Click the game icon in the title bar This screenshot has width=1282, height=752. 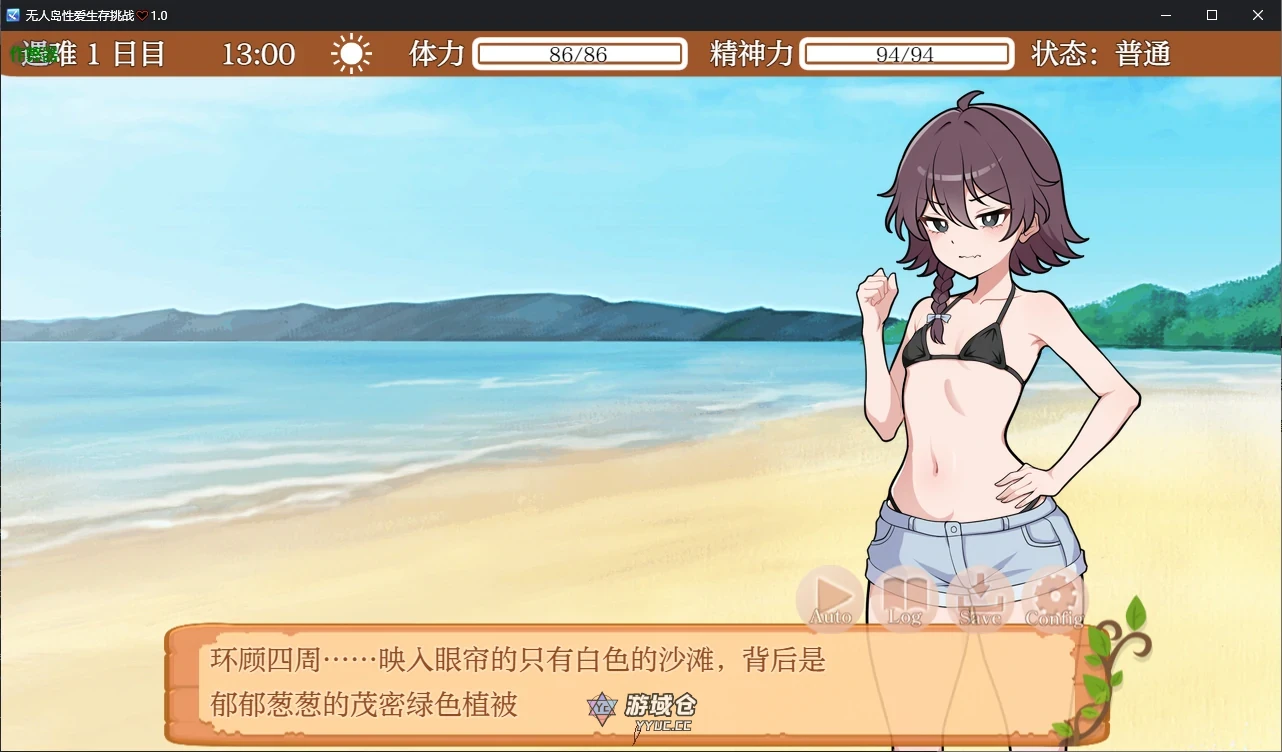click(12, 15)
